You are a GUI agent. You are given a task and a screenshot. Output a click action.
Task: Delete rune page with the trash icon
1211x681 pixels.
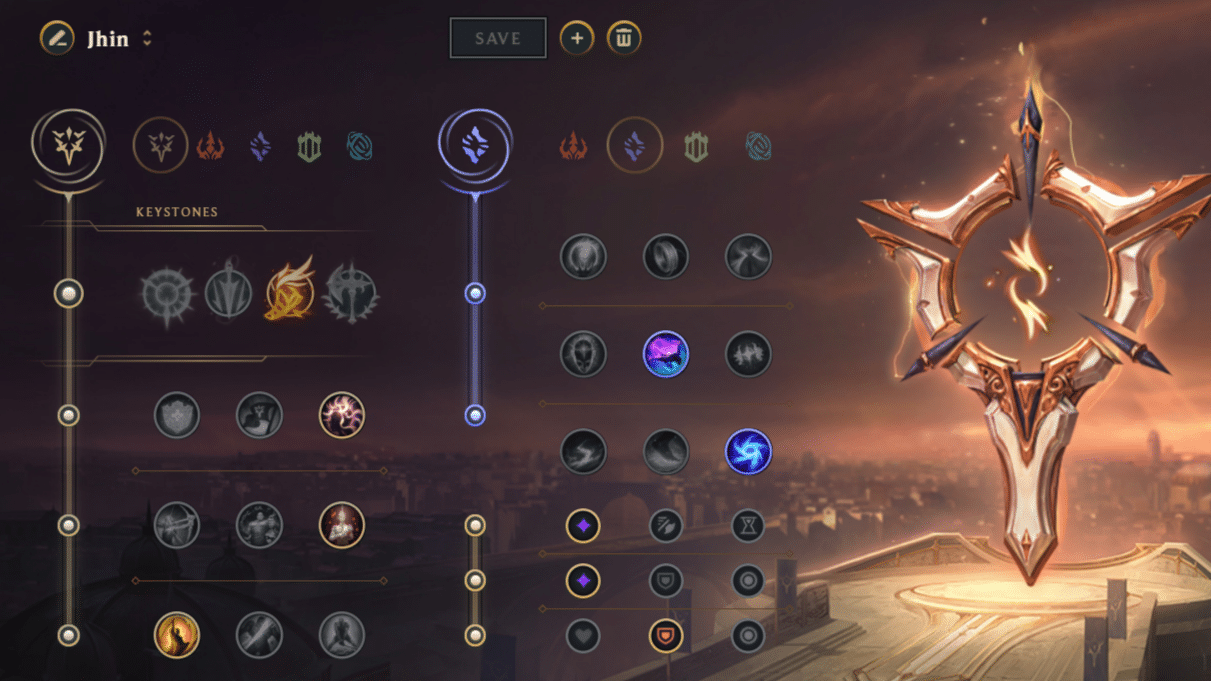pyautogui.click(x=623, y=38)
